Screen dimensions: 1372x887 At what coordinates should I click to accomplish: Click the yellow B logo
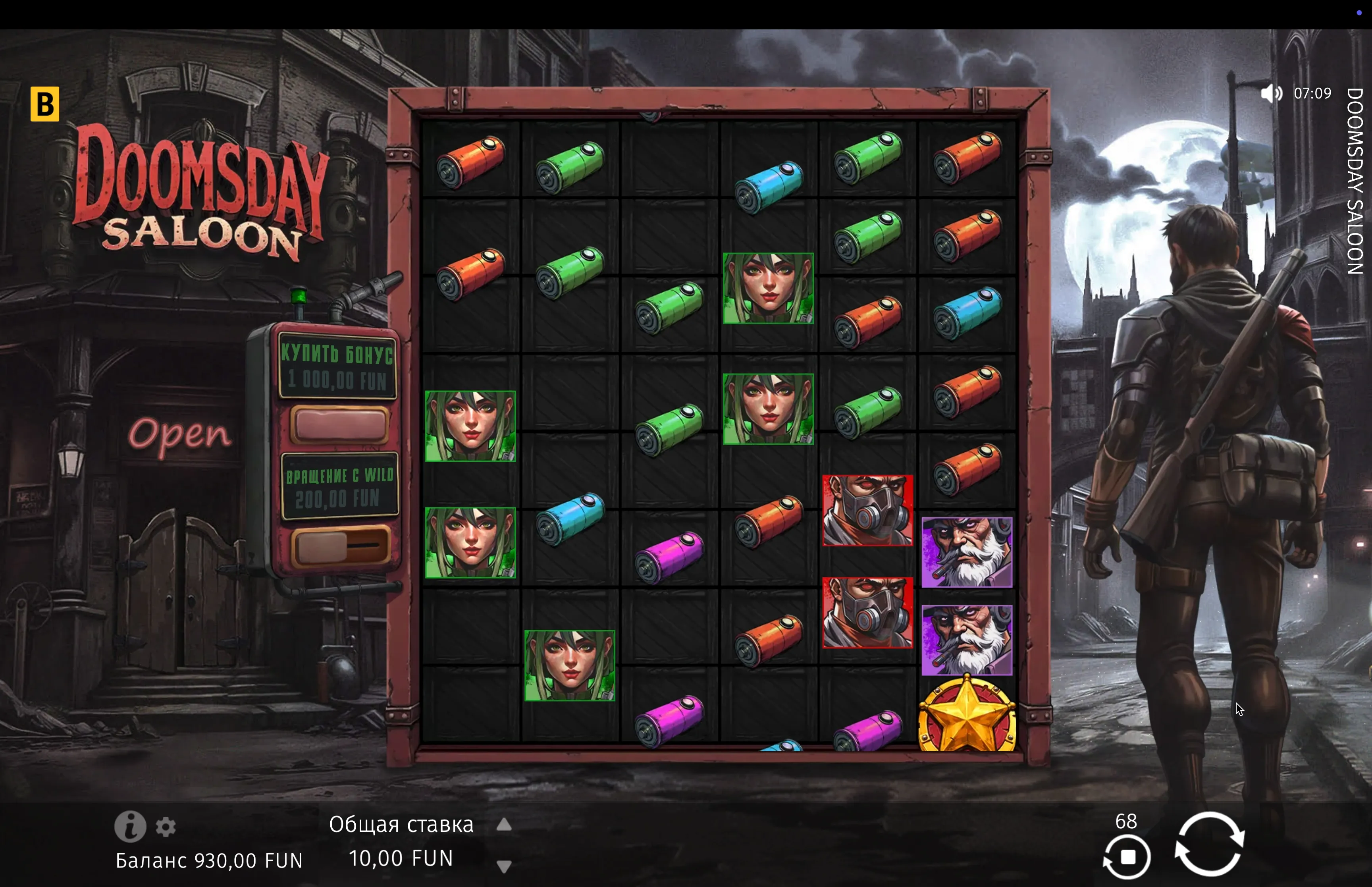click(45, 104)
